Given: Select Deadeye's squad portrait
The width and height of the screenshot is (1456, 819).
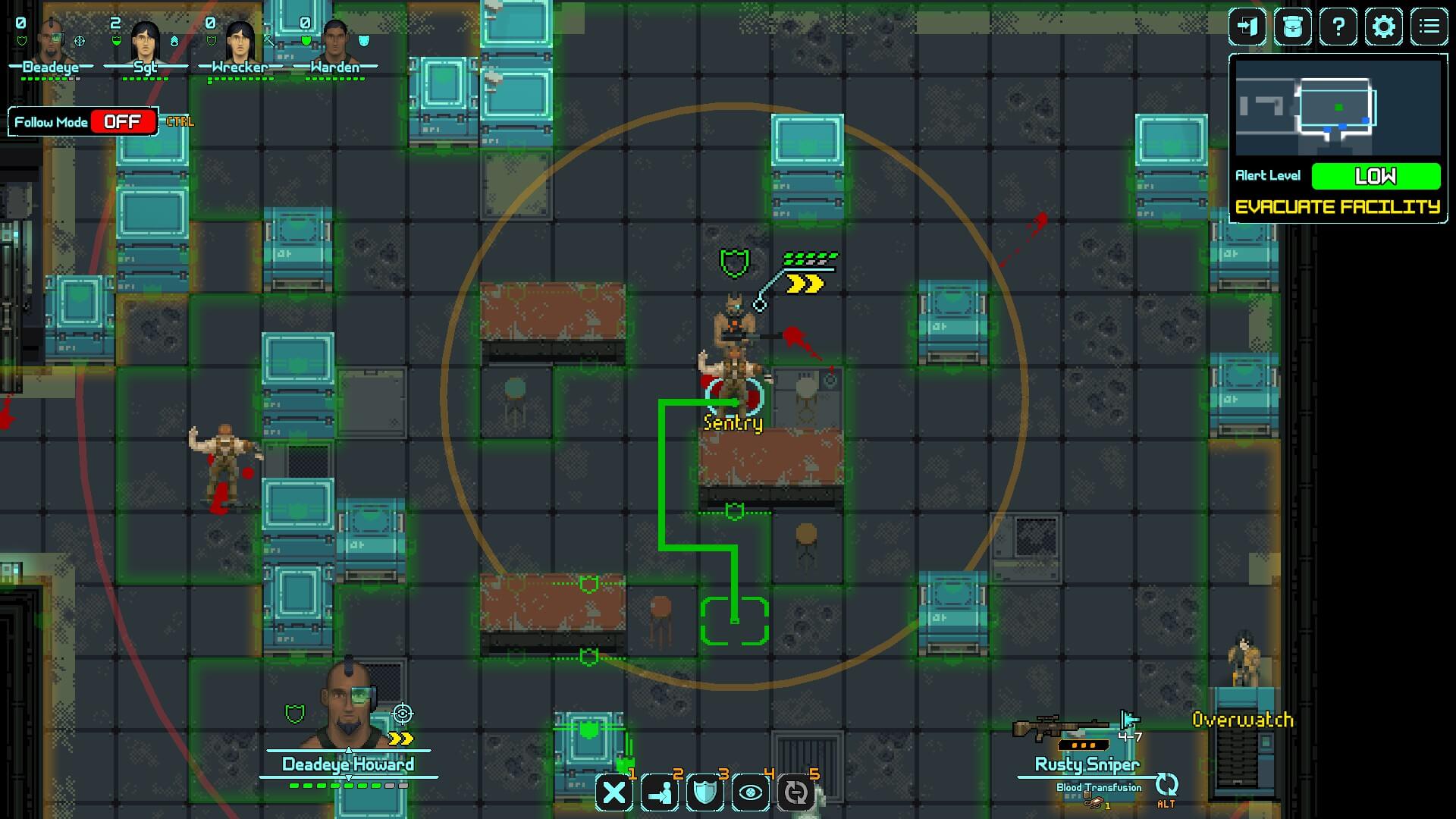Looking at the screenshot, I should click(51, 42).
